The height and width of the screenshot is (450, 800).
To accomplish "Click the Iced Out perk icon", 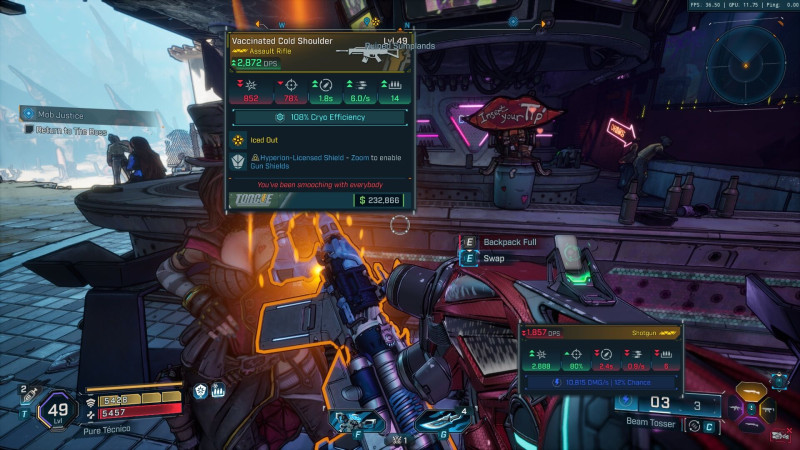I will tap(238, 142).
